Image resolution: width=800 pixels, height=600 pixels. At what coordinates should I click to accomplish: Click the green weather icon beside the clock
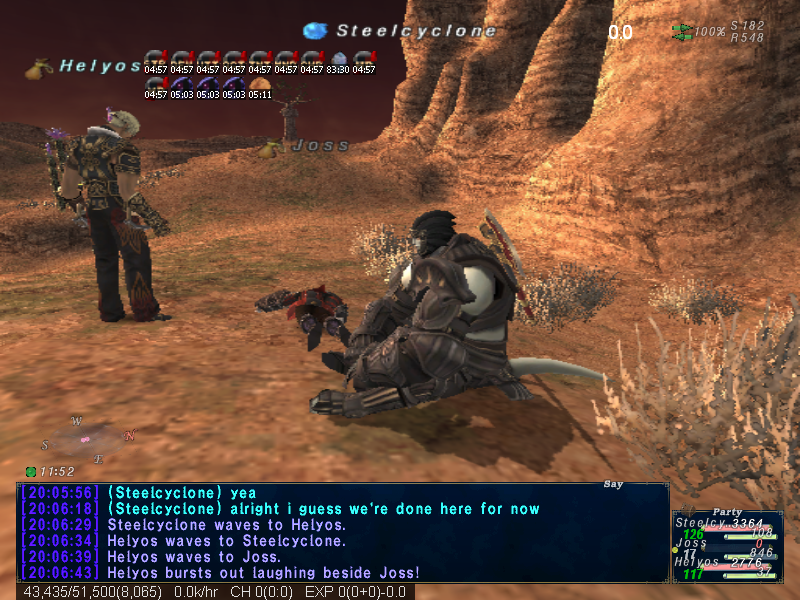click(31, 471)
